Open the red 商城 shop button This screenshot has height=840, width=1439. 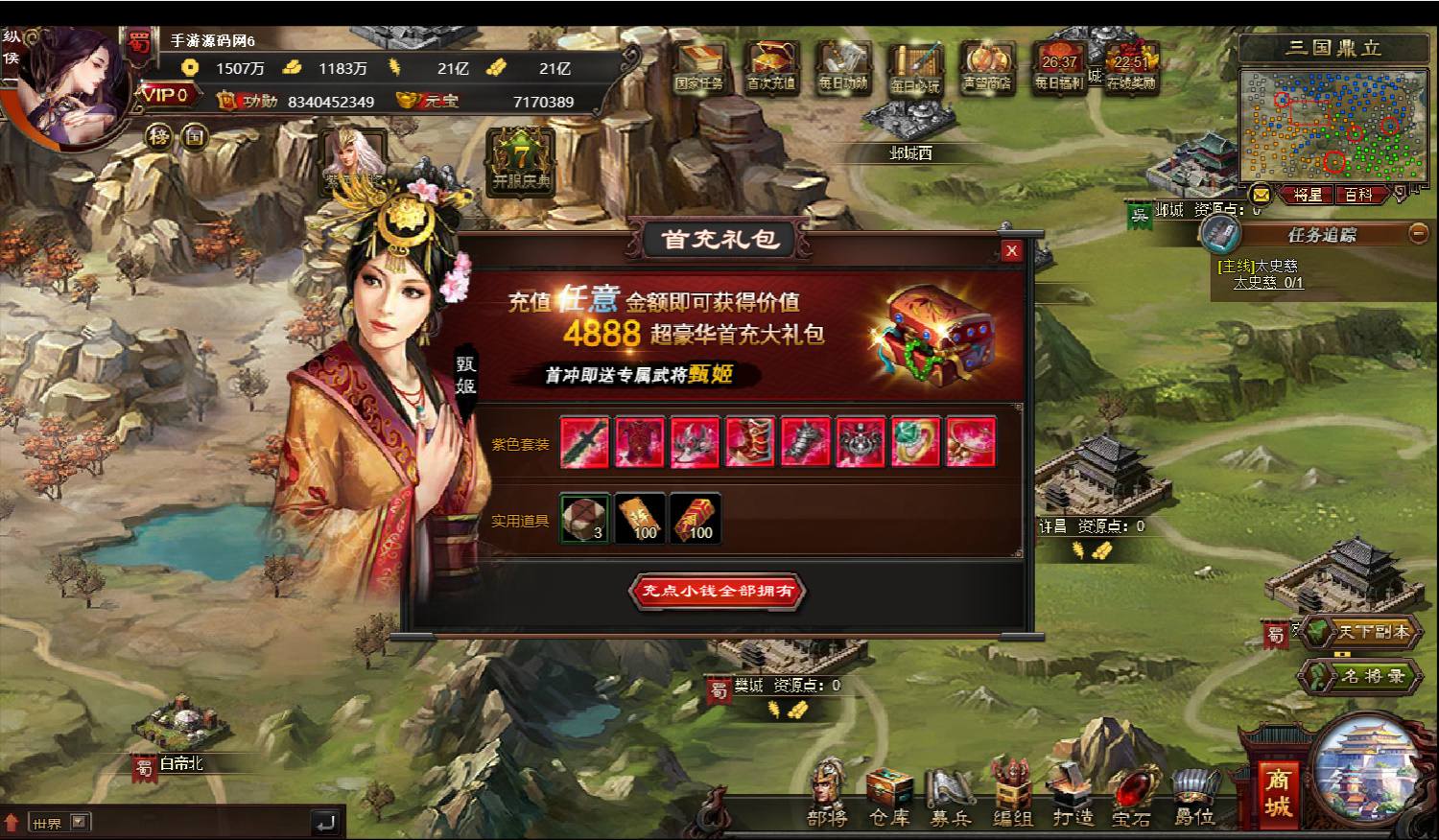[x=1276, y=792]
